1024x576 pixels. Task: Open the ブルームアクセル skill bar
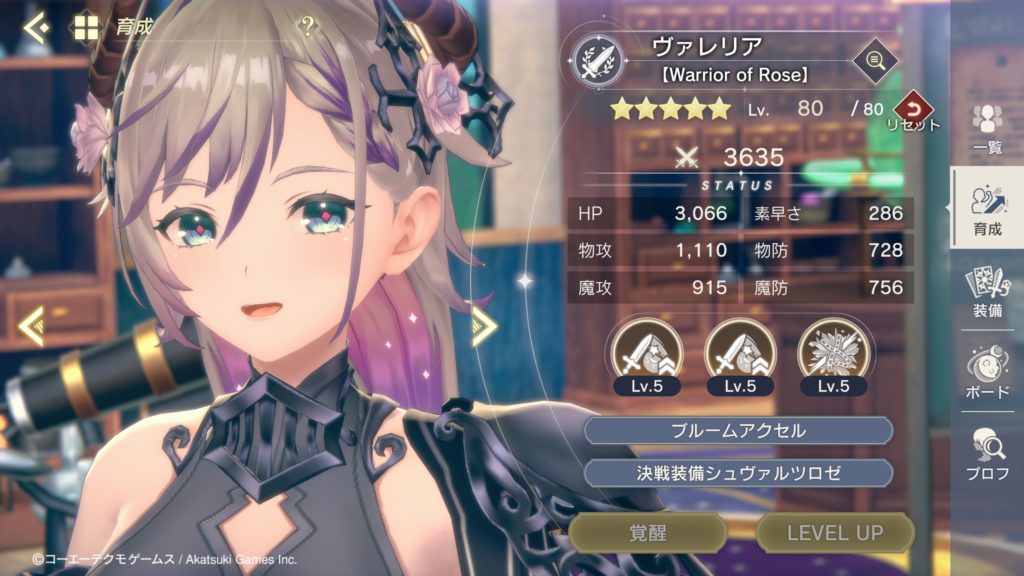pyautogui.click(x=738, y=431)
